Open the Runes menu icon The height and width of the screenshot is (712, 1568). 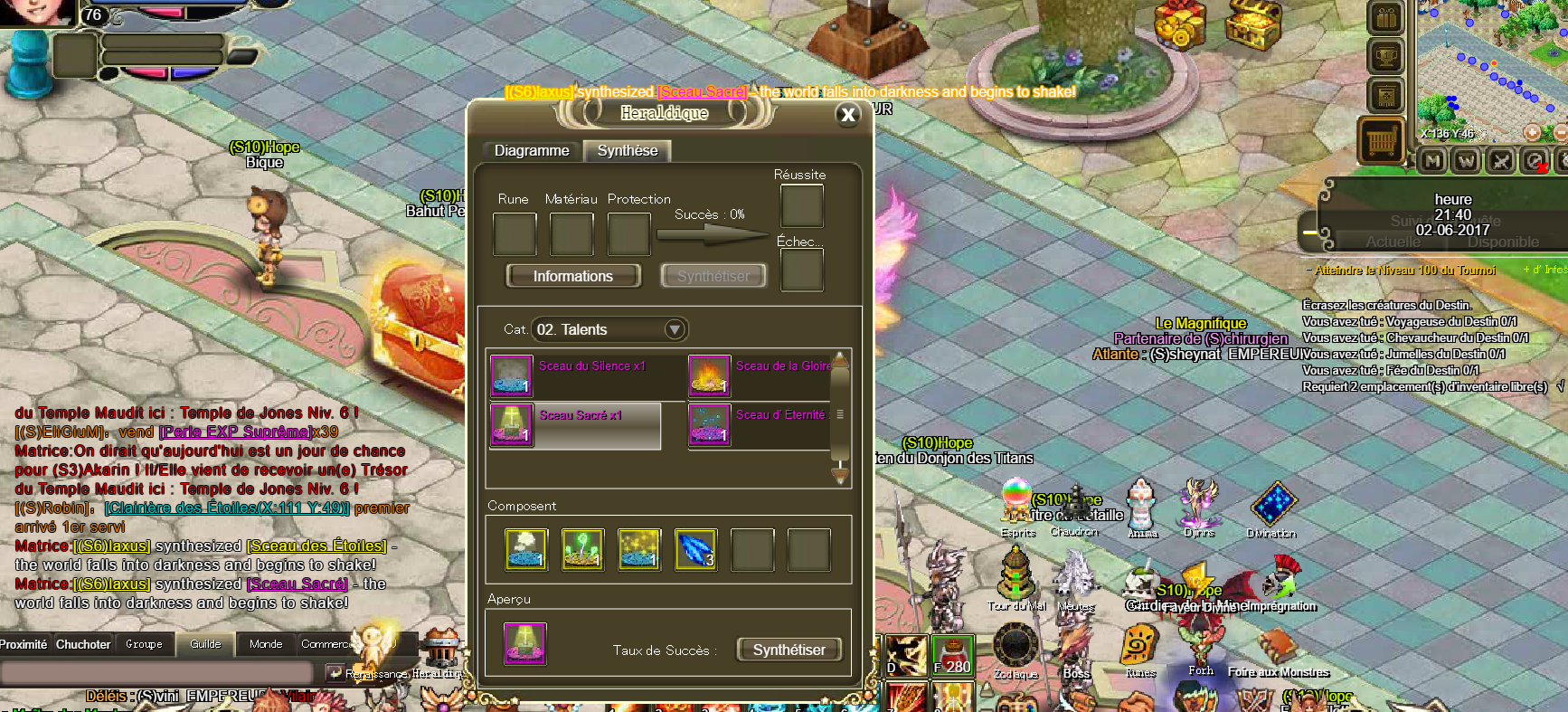[1140, 650]
